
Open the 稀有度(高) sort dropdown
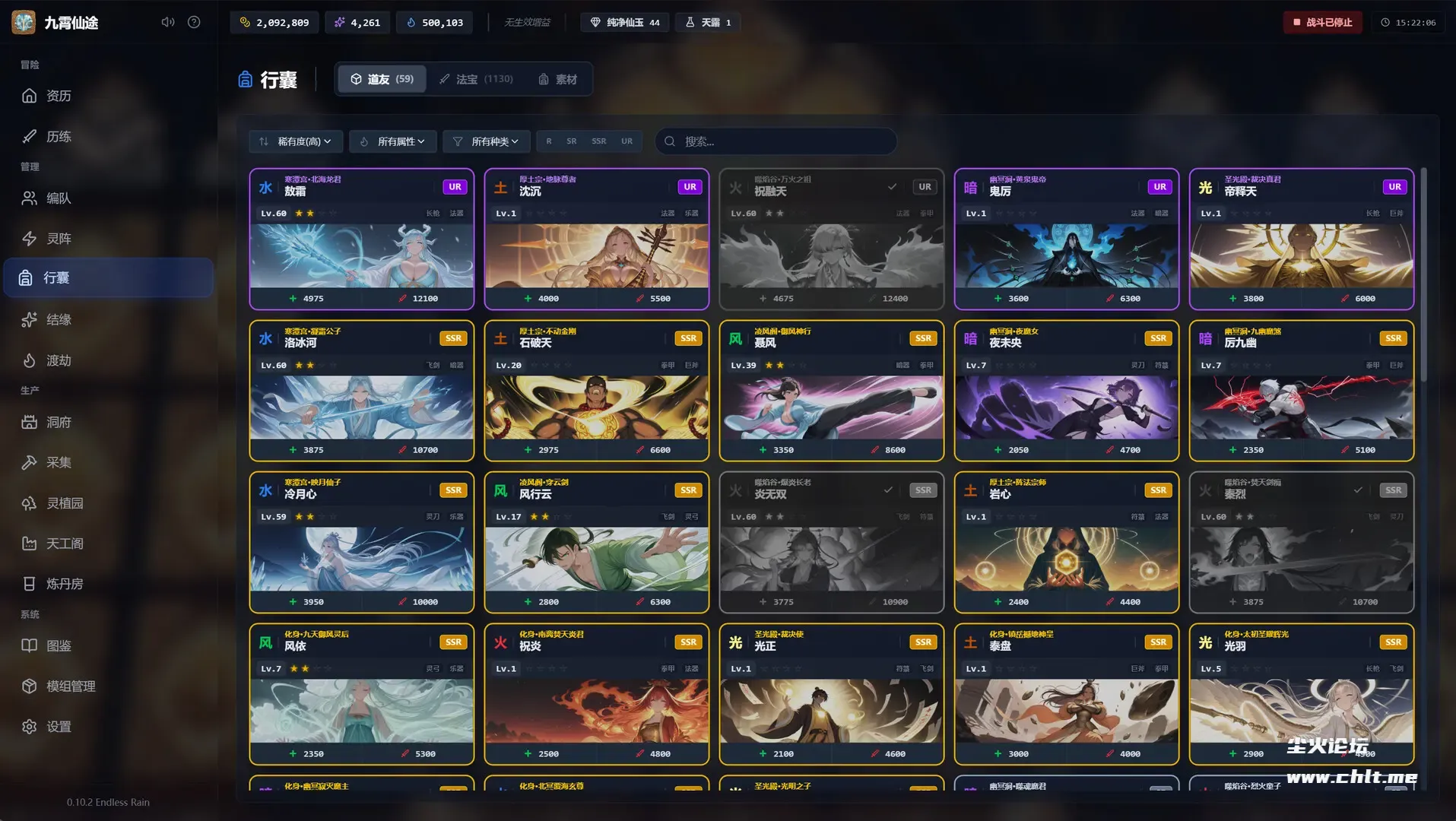tap(296, 141)
